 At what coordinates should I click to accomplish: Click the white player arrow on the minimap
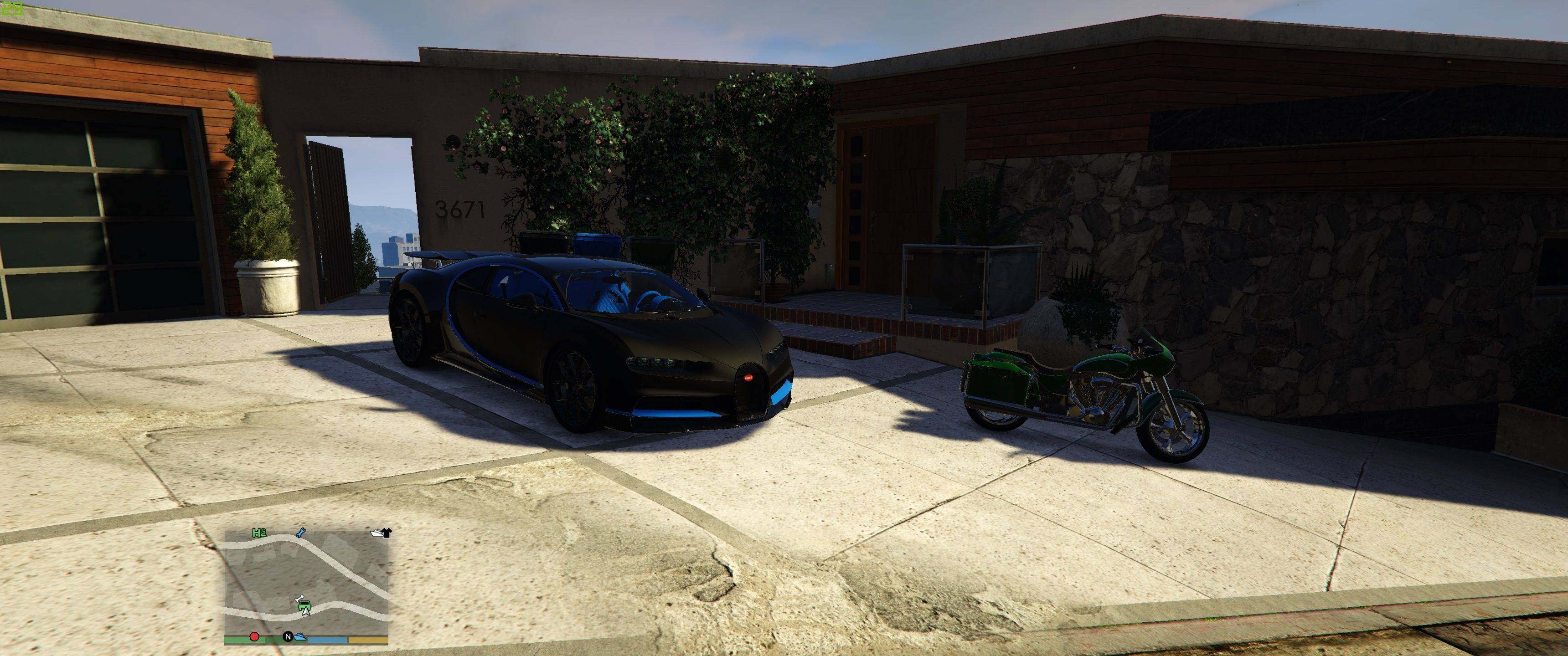pyautogui.click(x=306, y=611)
